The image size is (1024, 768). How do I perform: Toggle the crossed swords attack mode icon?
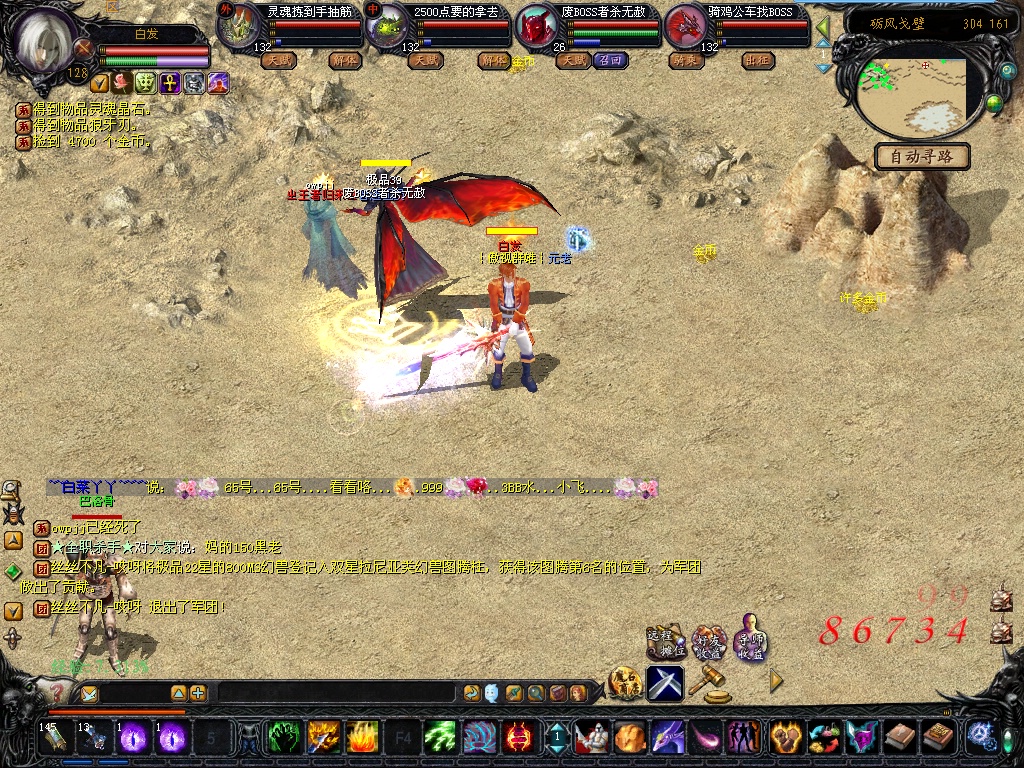(665, 683)
